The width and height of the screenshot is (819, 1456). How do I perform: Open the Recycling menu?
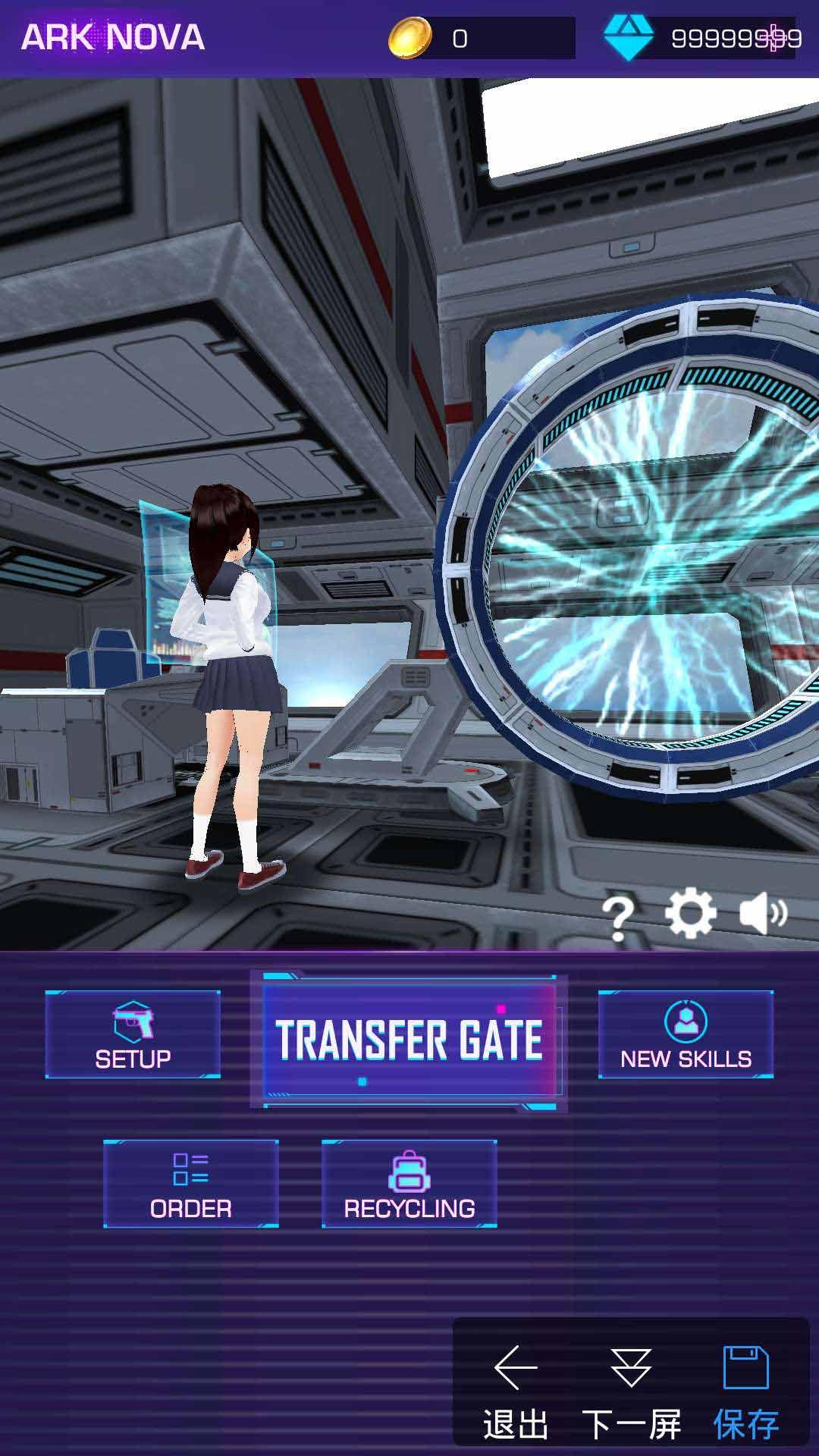coord(409,1184)
